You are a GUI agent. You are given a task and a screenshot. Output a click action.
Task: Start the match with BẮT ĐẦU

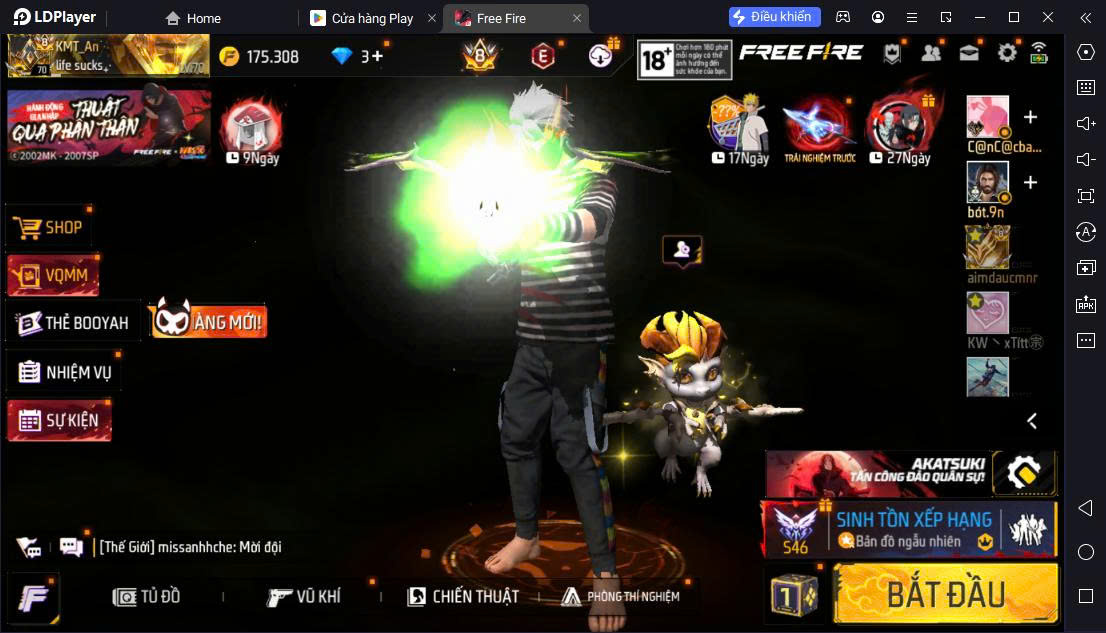click(x=945, y=594)
